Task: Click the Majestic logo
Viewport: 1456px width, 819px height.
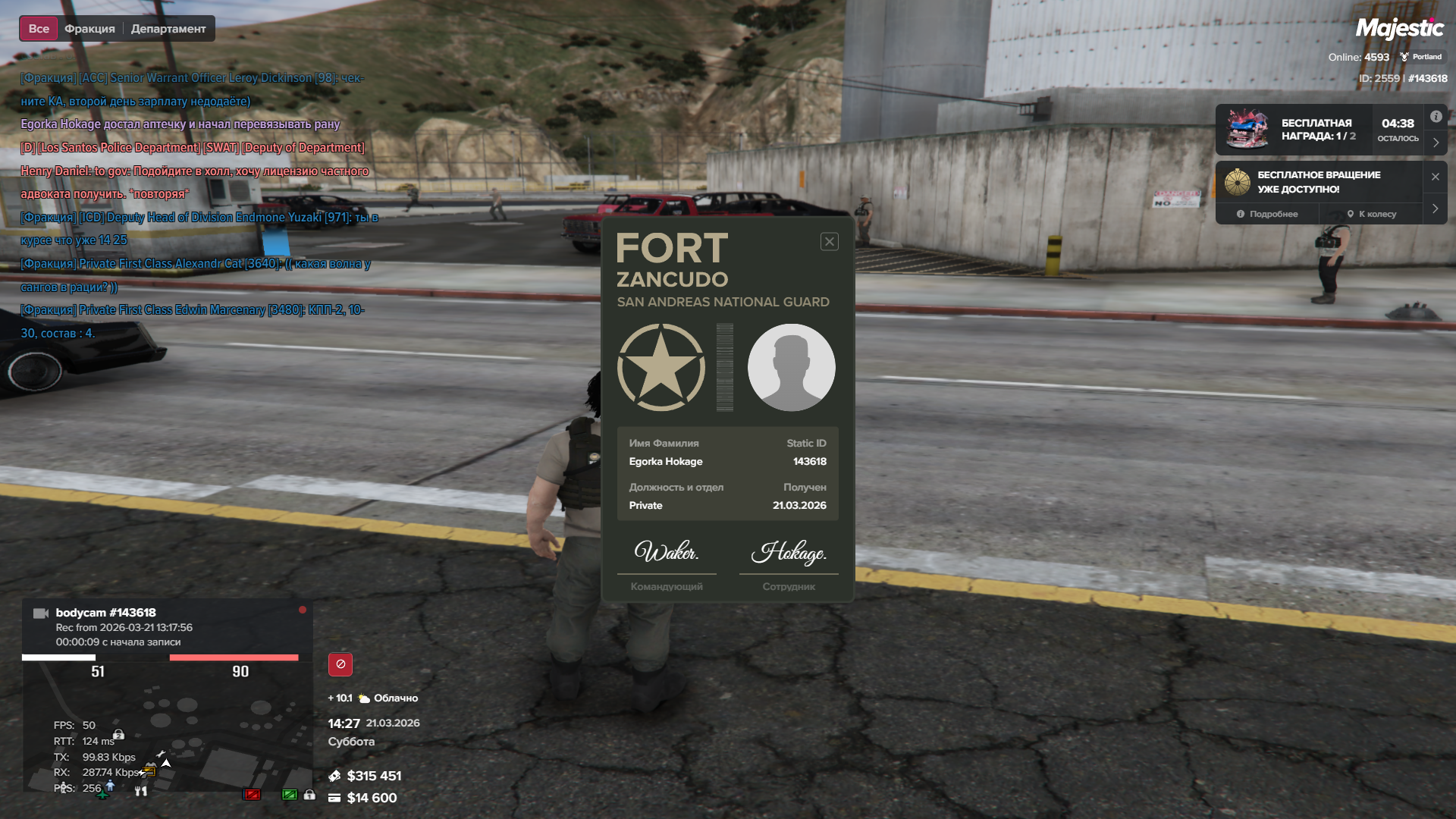Action: pyautogui.click(x=1399, y=29)
